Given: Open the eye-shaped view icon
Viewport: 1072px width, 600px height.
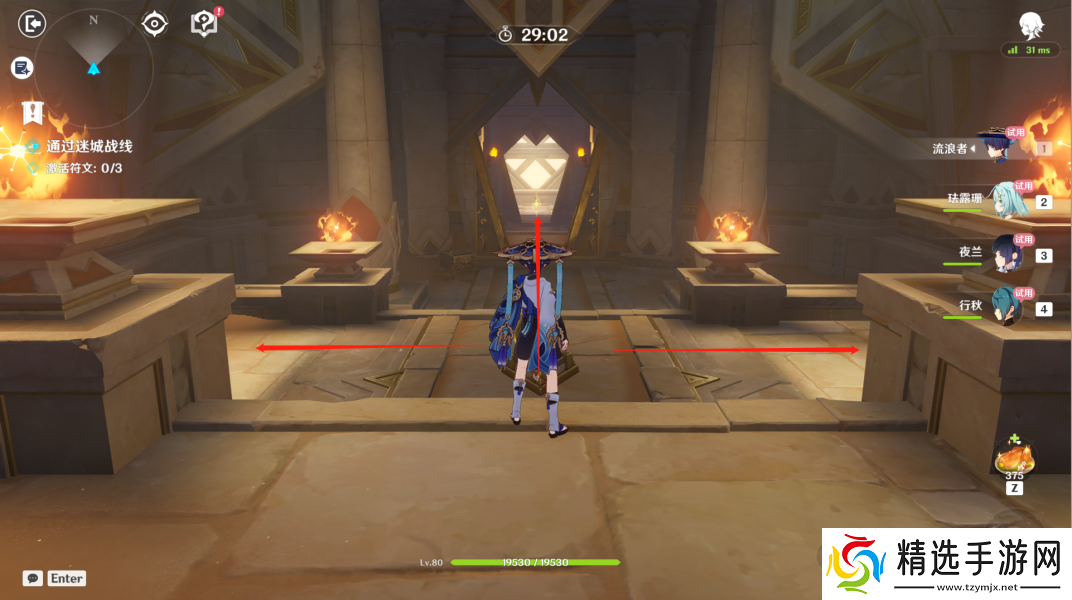Looking at the screenshot, I should pos(154,23).
